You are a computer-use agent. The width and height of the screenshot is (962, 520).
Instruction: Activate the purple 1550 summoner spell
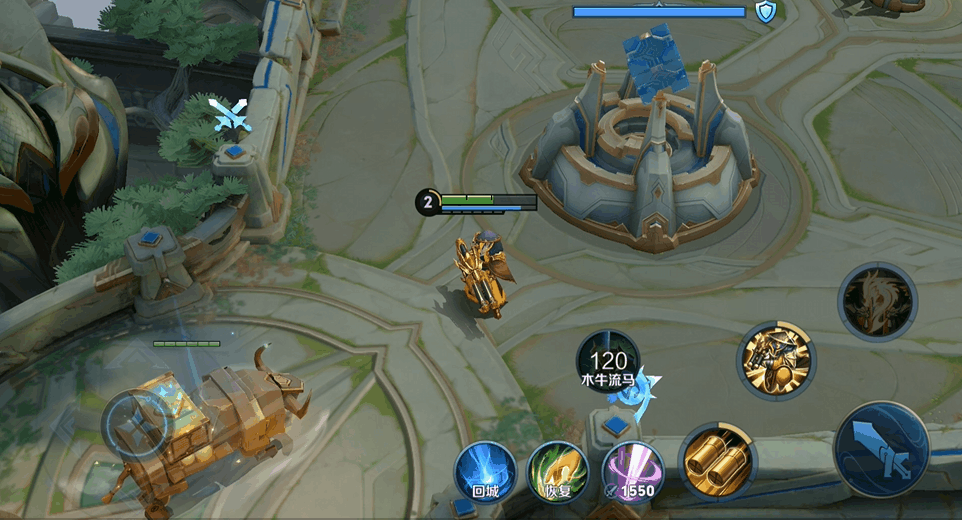point(631,471)
